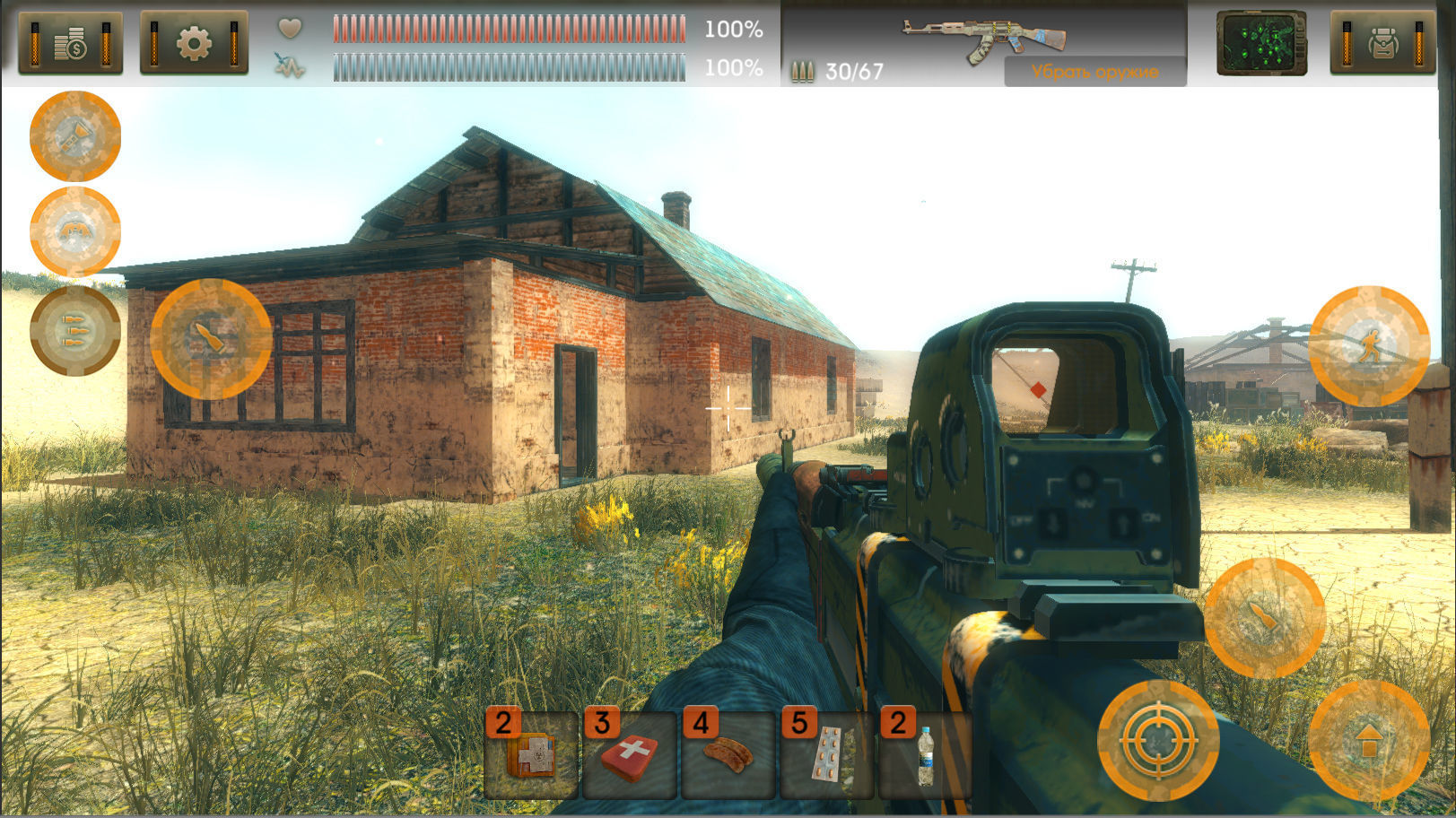This screenshot has width=1456, height=818.
Task: Open the gear settings menu
Action: coord(194,43)
